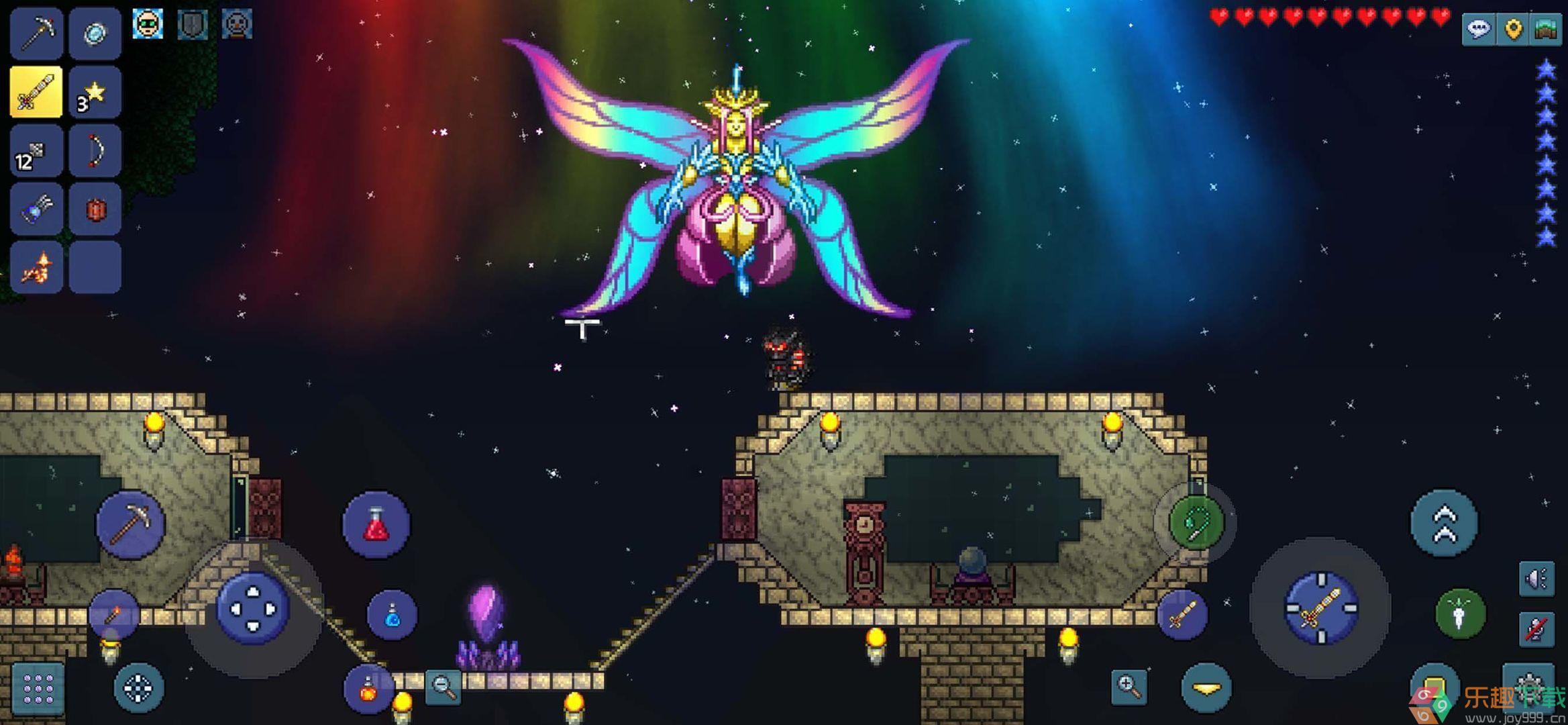The image size is (1568, 725).
Task: Select the bow hotbar slot
Action: coord(95,150)
